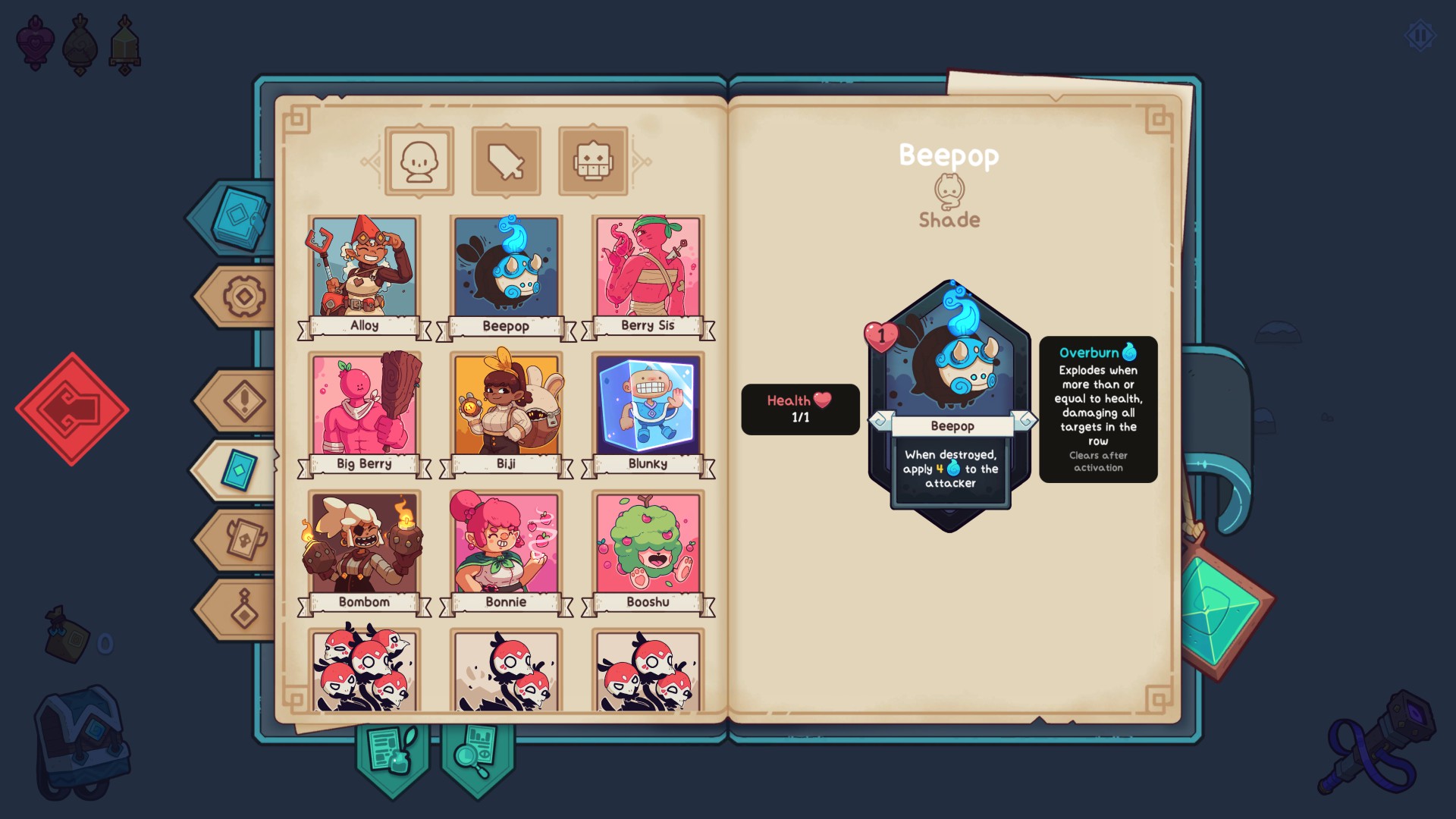Select the active card bookmark tab
Screen dimensions: 1456x819
click(237, 468)
